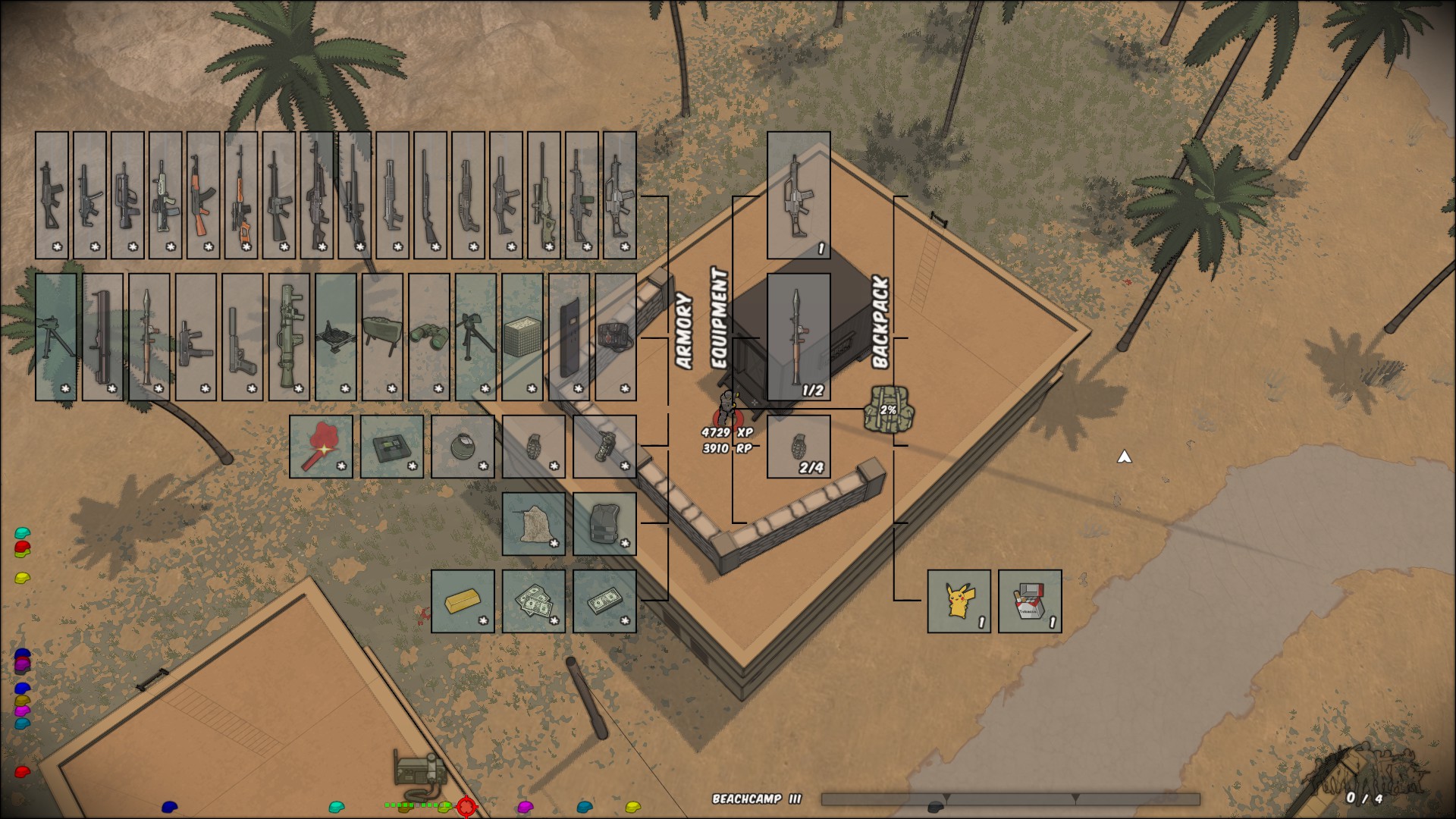This screenshot has height=819, width=1456.
Task: Toggle the favorite star on the ghillie cover
Action: [554, 543]
